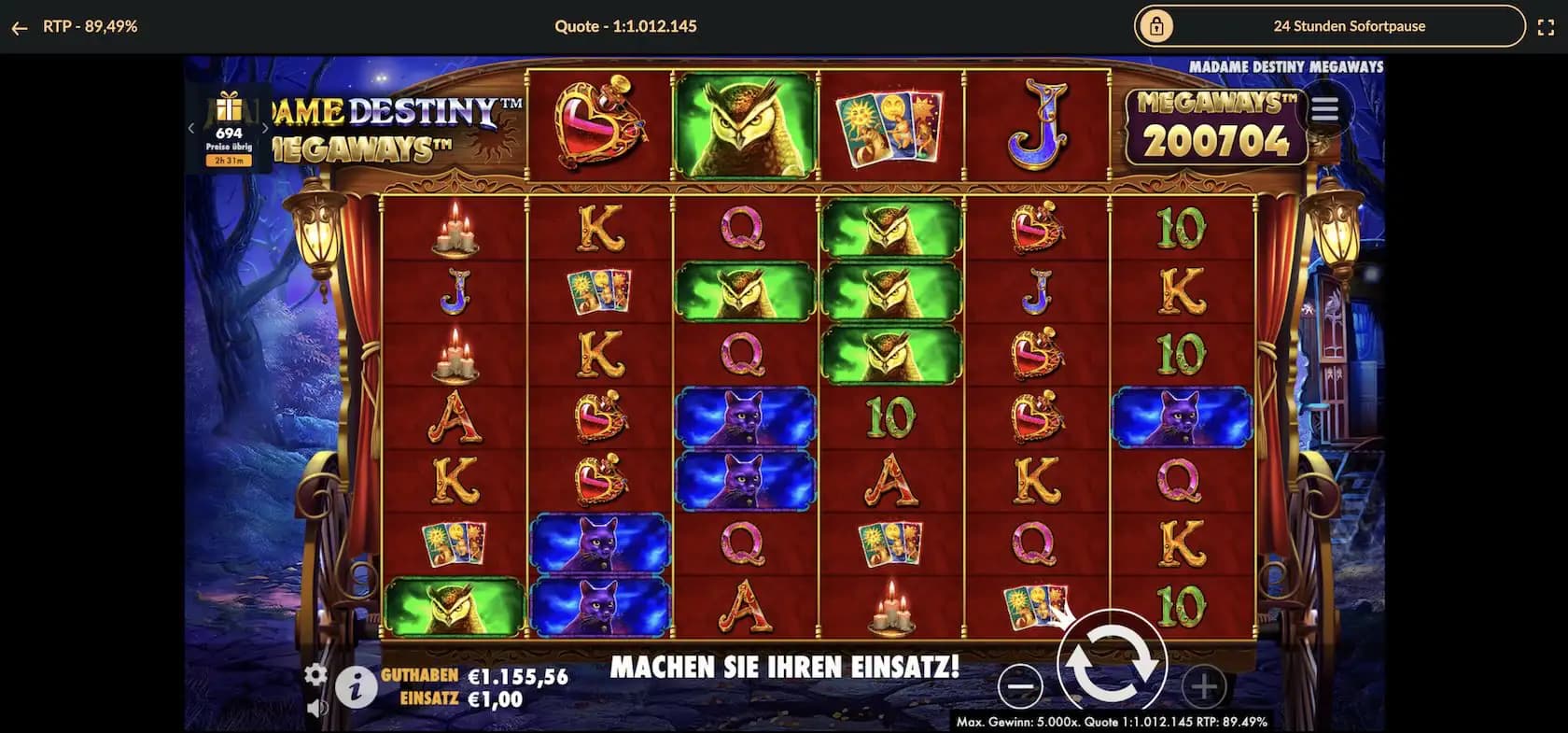Go back using the top-left arrow
Image resolution: width=1568 pixels, height=733 pixels.
point(19,27)
